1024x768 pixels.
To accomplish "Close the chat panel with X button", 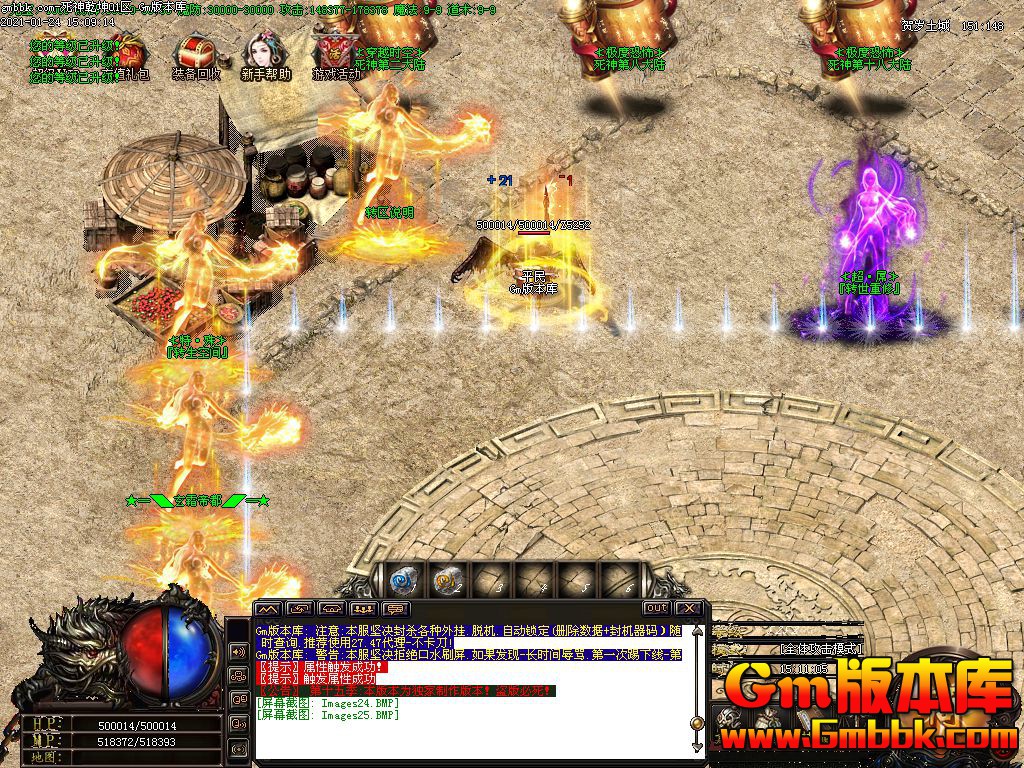I will (689, 608).
